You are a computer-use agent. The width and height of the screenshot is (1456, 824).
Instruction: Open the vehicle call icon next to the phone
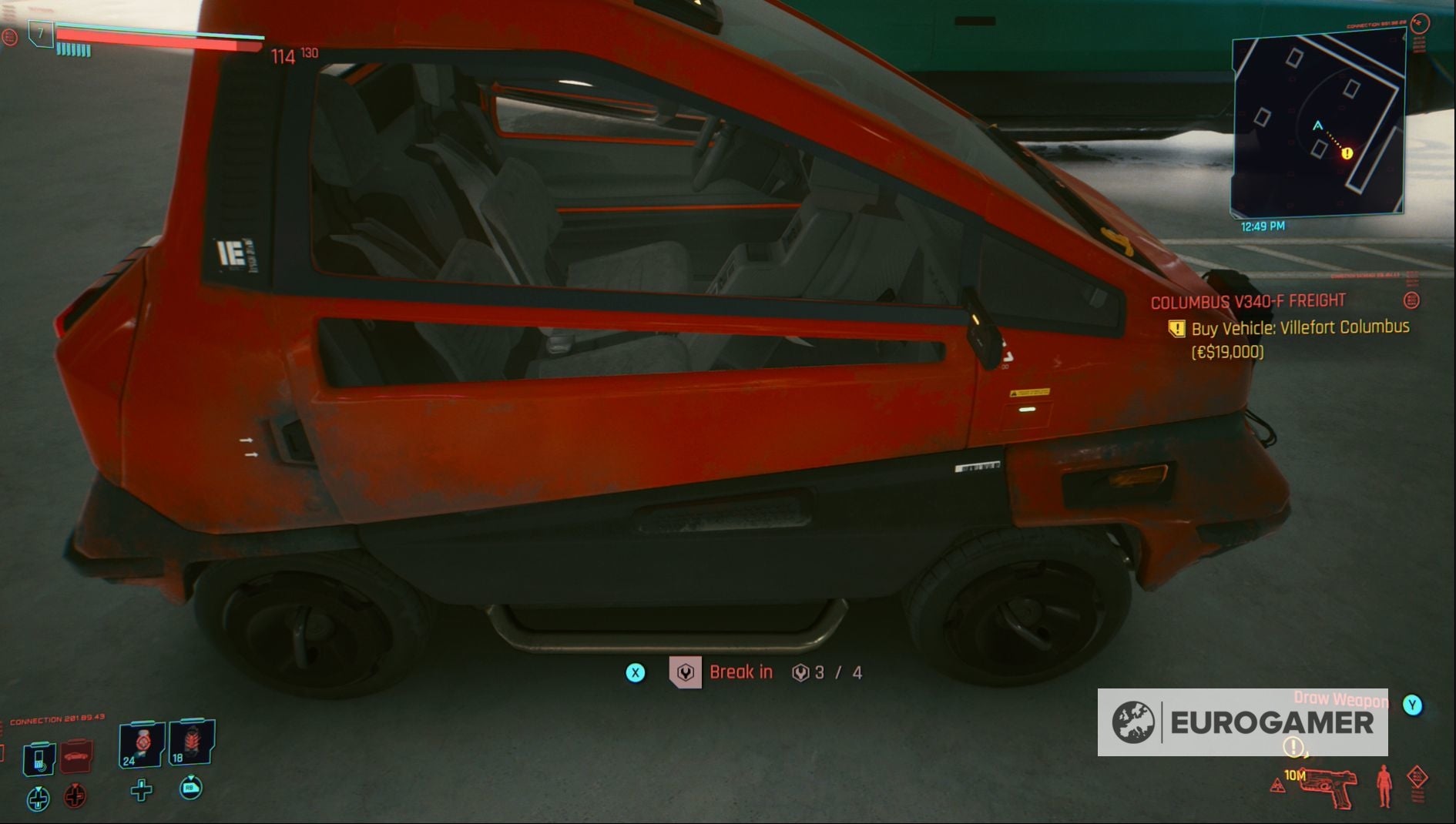[x=77, y=756]
